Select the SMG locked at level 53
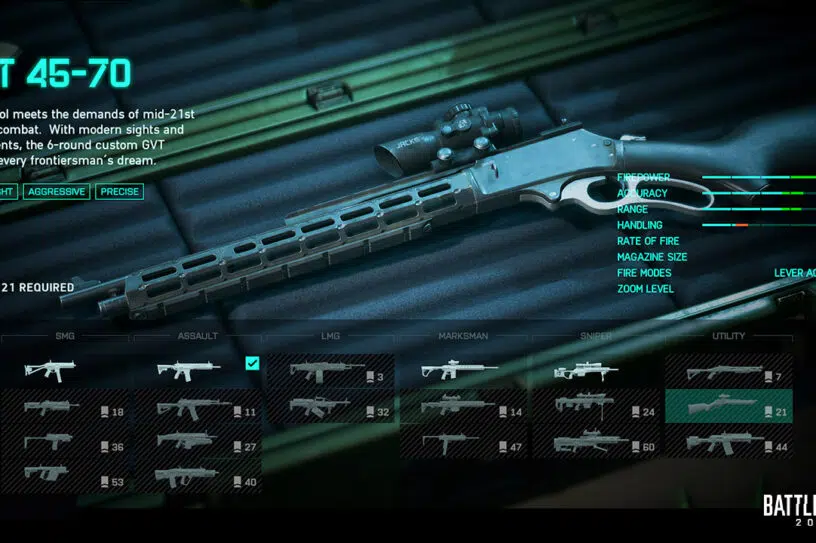The height and width of the screenshot is (543, 816). tap(65, 478)
